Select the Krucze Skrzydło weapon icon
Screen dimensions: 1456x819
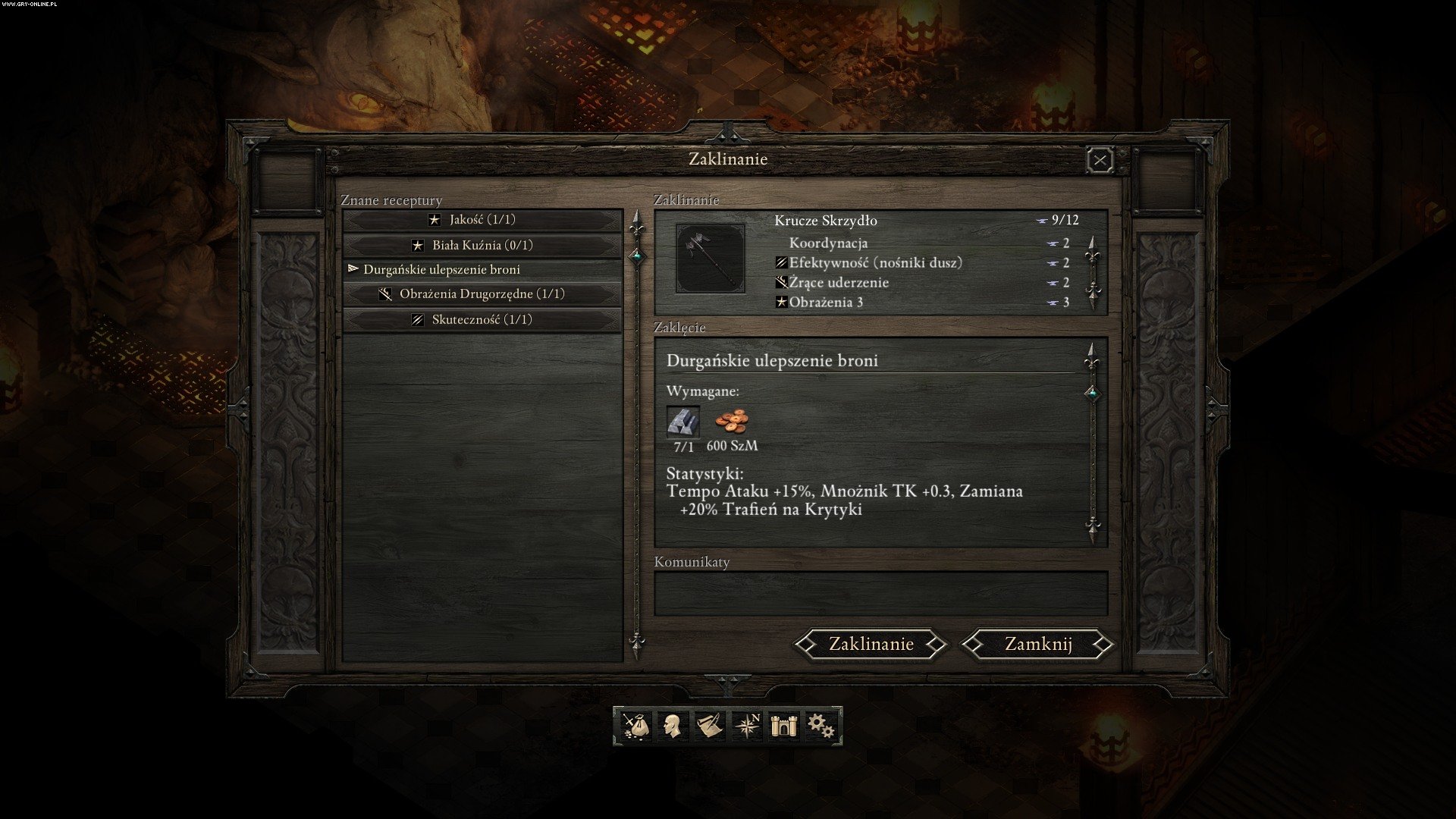coord(711,258)
